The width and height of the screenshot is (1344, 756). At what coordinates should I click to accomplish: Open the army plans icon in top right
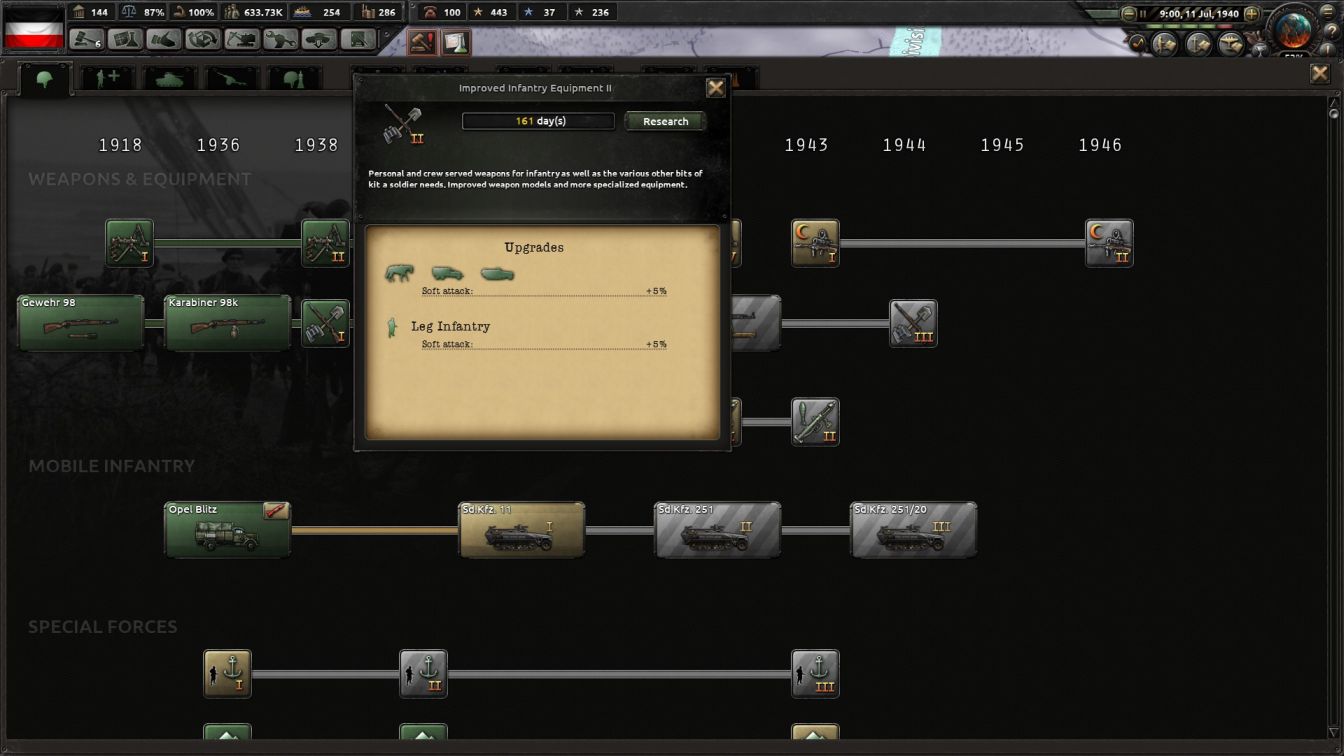tap(1165, 43)
